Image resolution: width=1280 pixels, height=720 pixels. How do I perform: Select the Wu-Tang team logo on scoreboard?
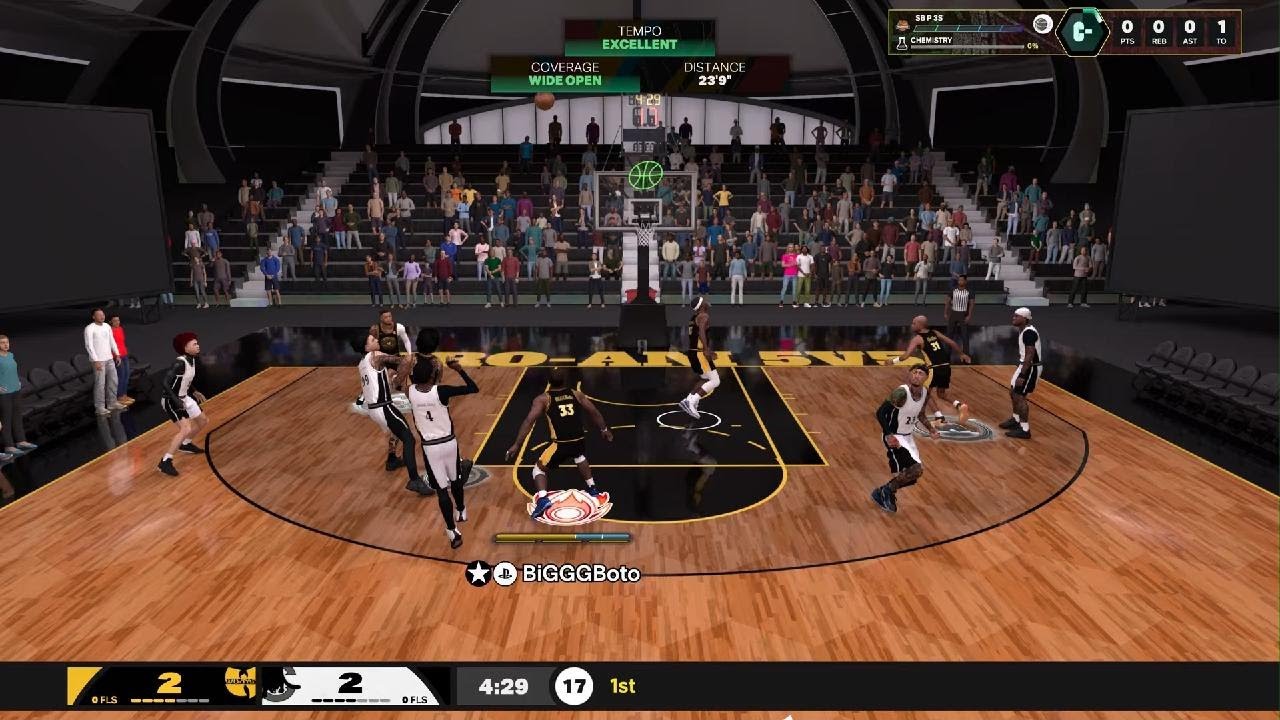[x=242, y=686]
